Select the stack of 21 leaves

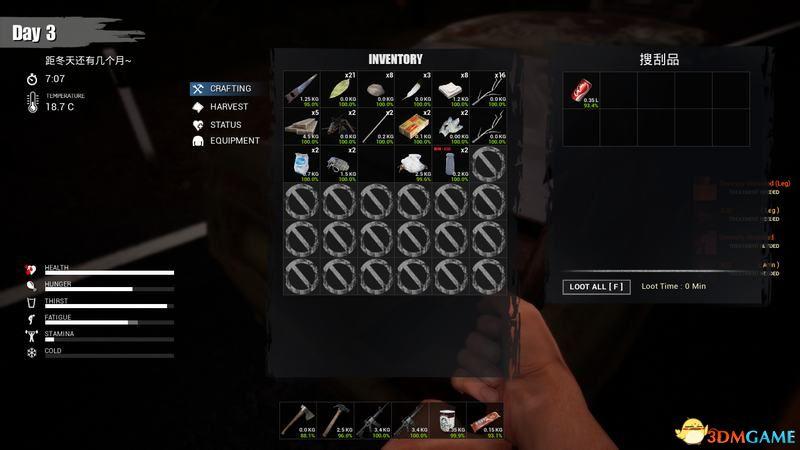(x=340, y=90)
